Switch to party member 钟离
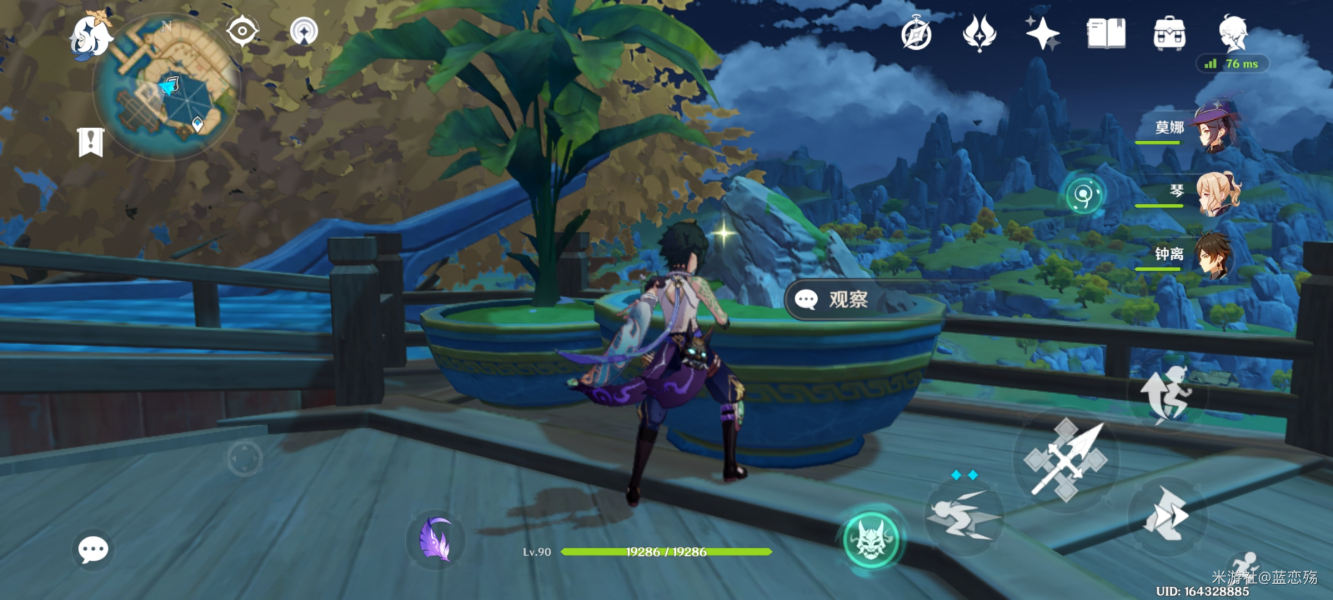This screenshot has height=600, width=1333. 1213,256
